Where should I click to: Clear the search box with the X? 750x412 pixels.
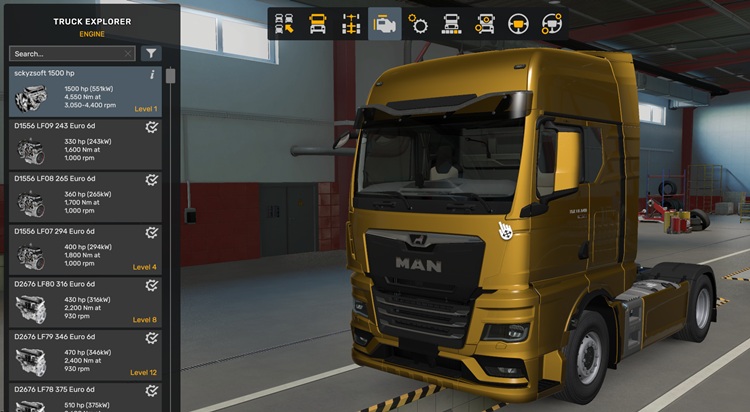pos(128,54)
